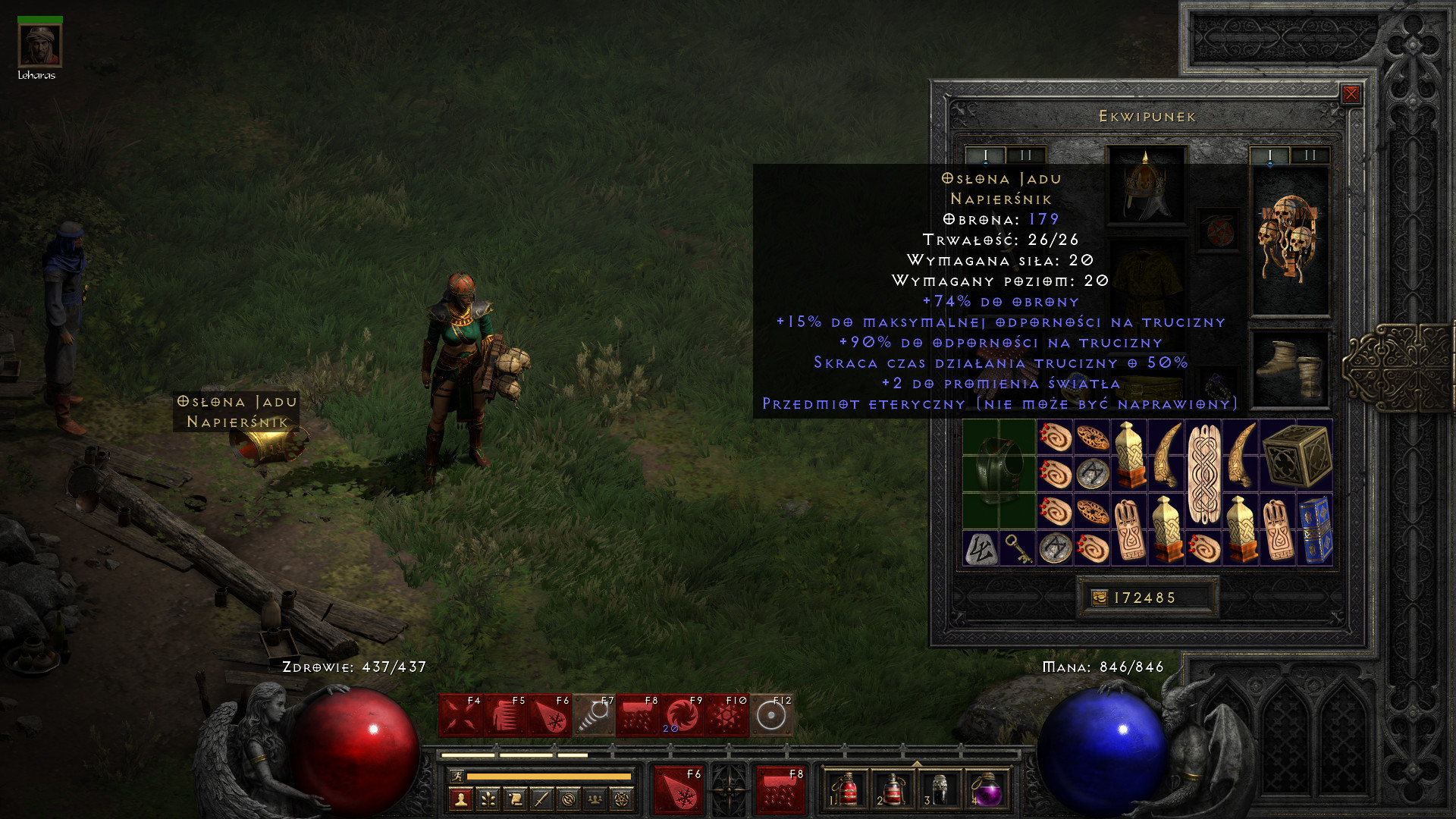Open the character sheet button
Viewport: 1456px width, 819px height.
(x=461, y=799)
